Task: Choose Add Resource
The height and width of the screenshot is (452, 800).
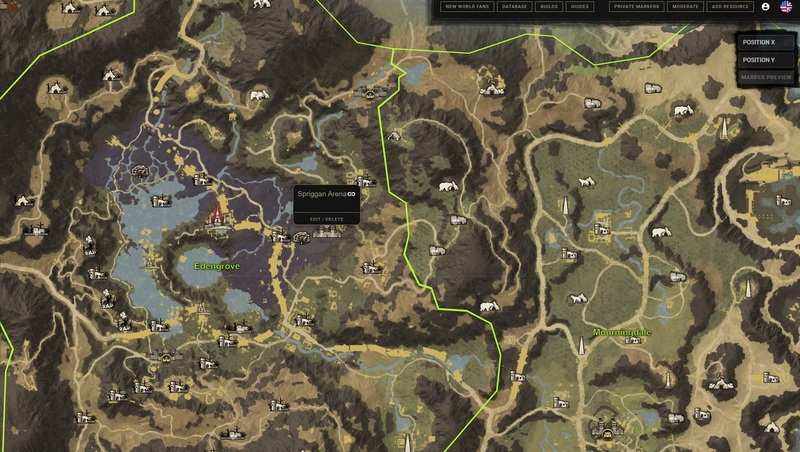Action: (x=729, y=7)
